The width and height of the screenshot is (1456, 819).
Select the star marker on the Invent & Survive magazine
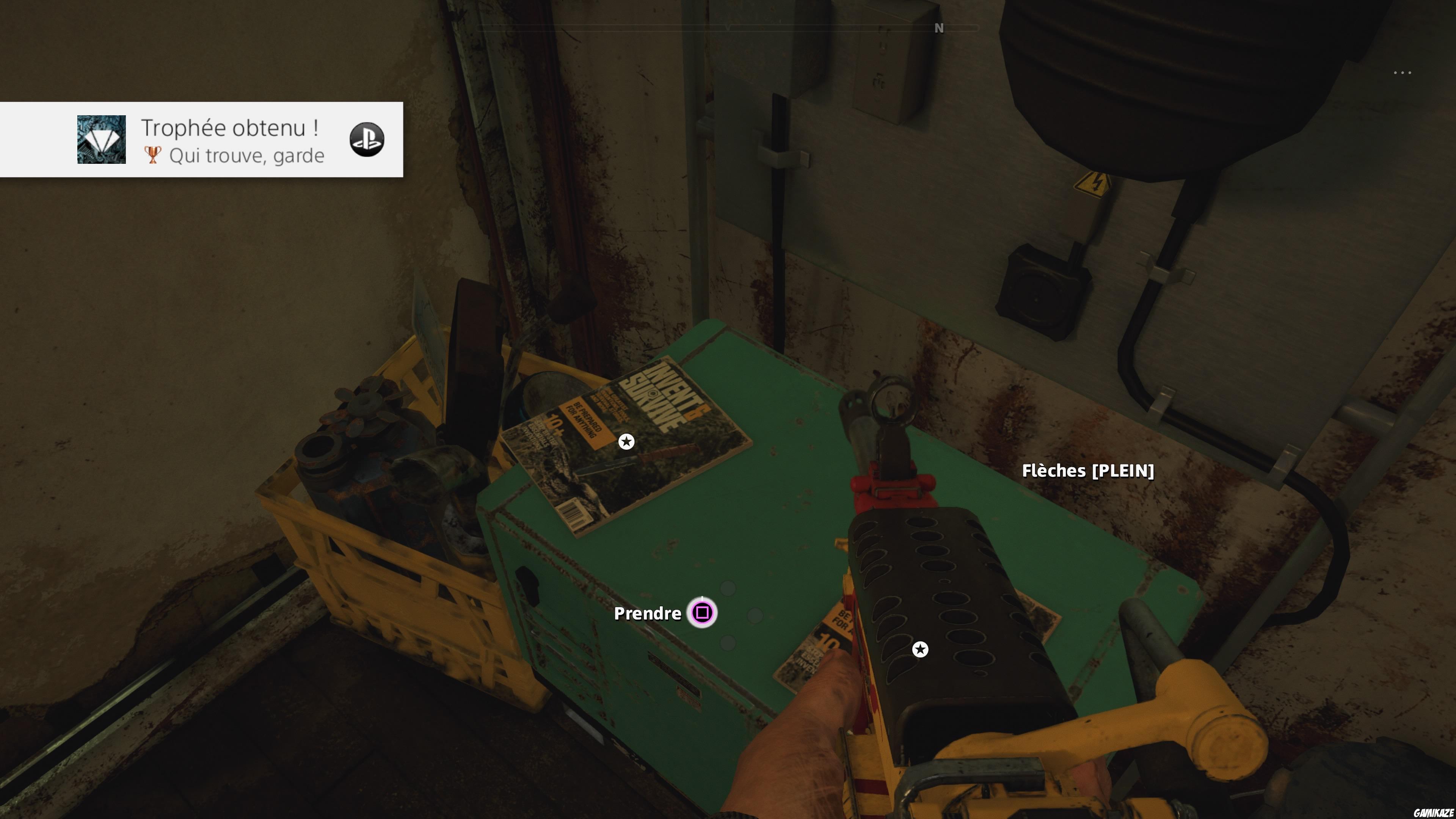626,441
